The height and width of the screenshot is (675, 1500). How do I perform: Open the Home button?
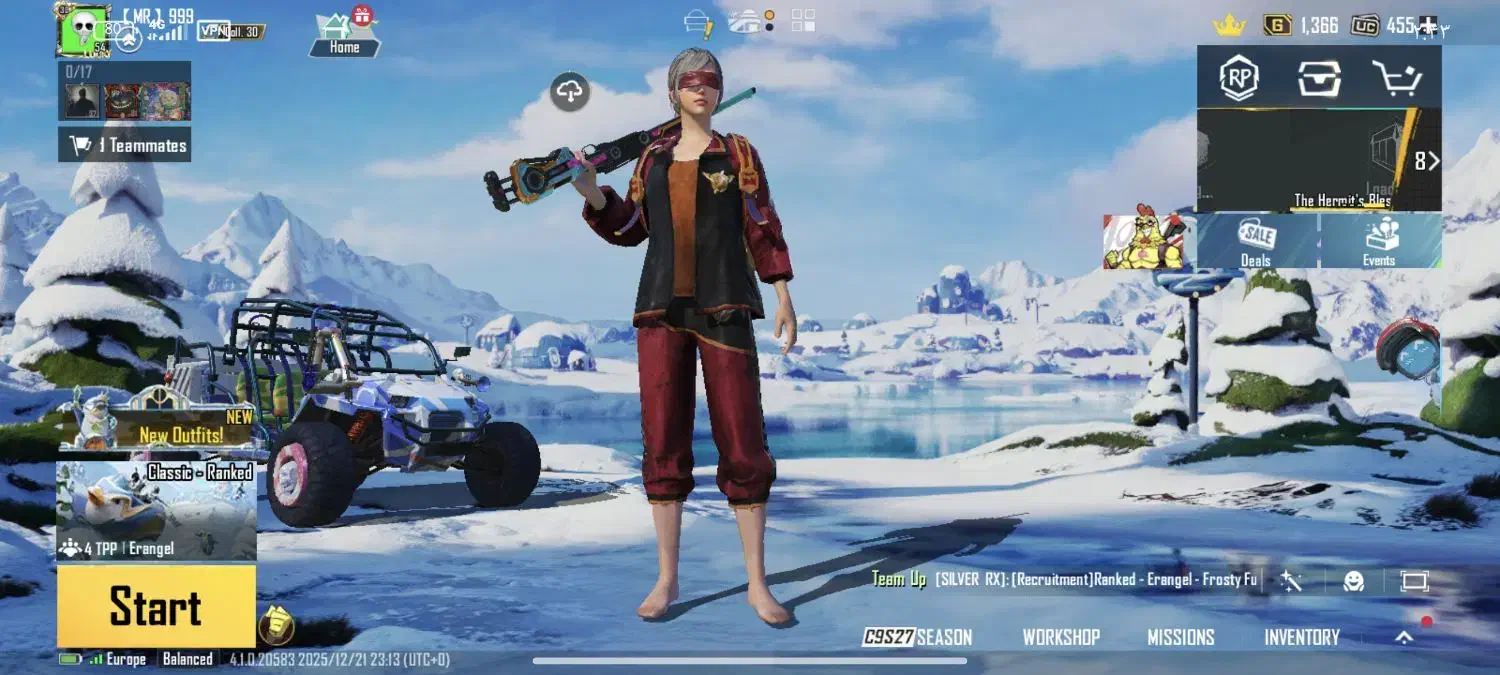pos(344,34)
